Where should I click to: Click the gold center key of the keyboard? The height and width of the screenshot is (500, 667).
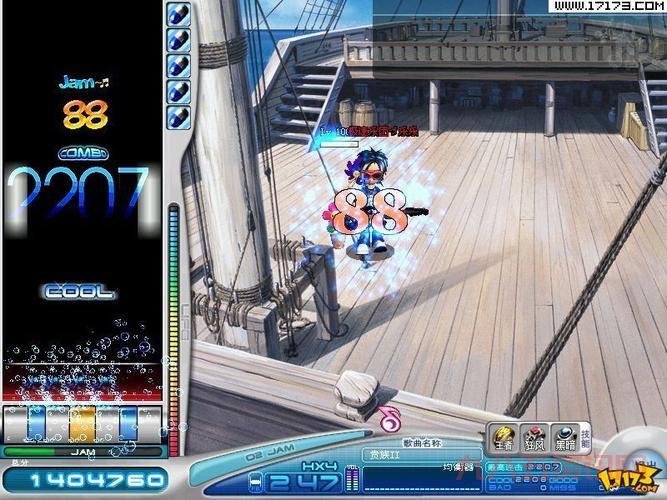point(83,423)
